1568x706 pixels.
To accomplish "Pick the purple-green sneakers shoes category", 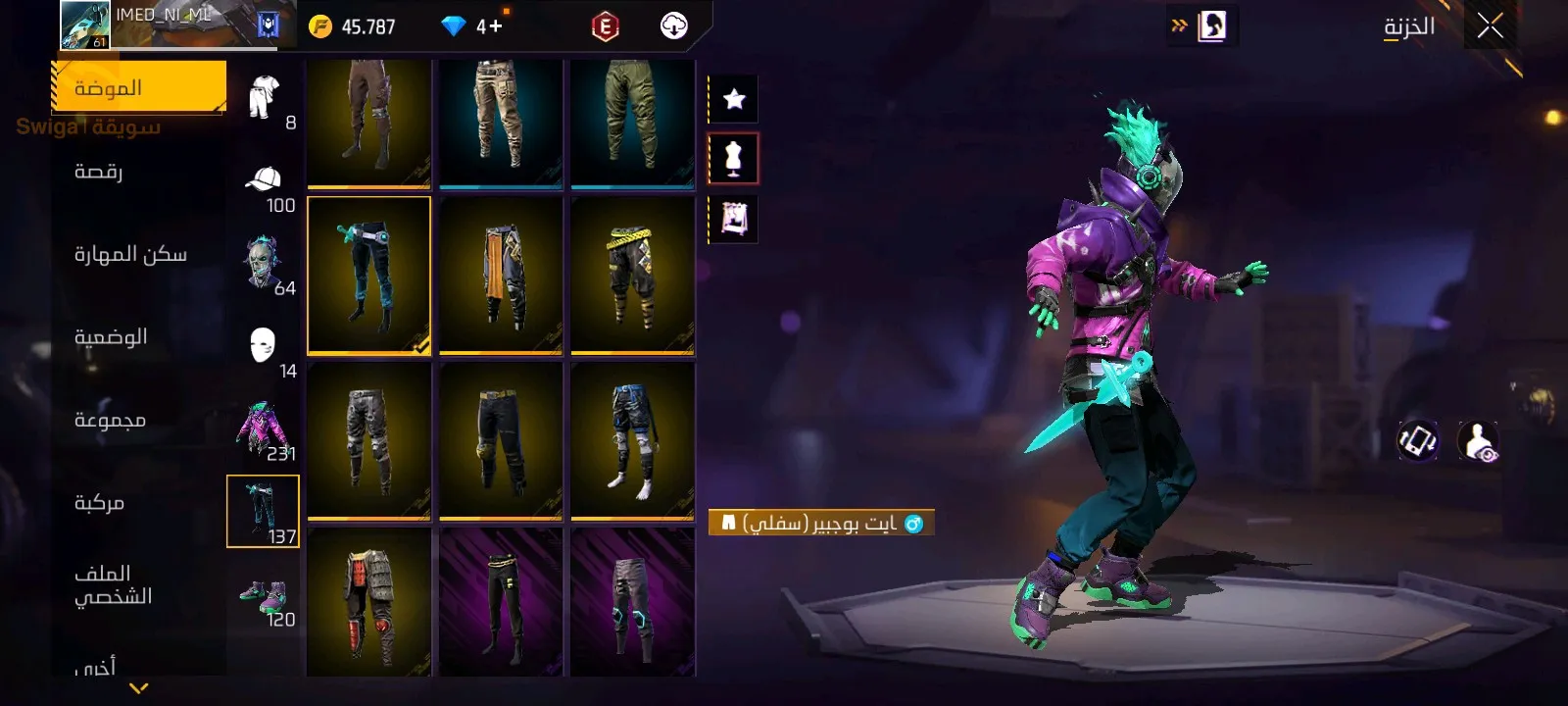I will (x=263, y=596).
